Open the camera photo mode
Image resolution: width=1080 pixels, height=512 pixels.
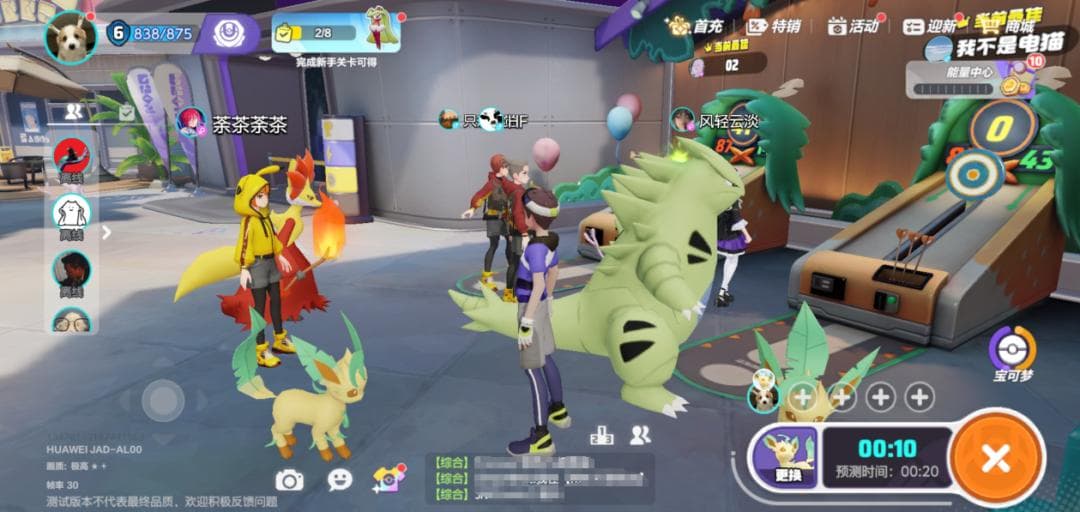point(289,480)
